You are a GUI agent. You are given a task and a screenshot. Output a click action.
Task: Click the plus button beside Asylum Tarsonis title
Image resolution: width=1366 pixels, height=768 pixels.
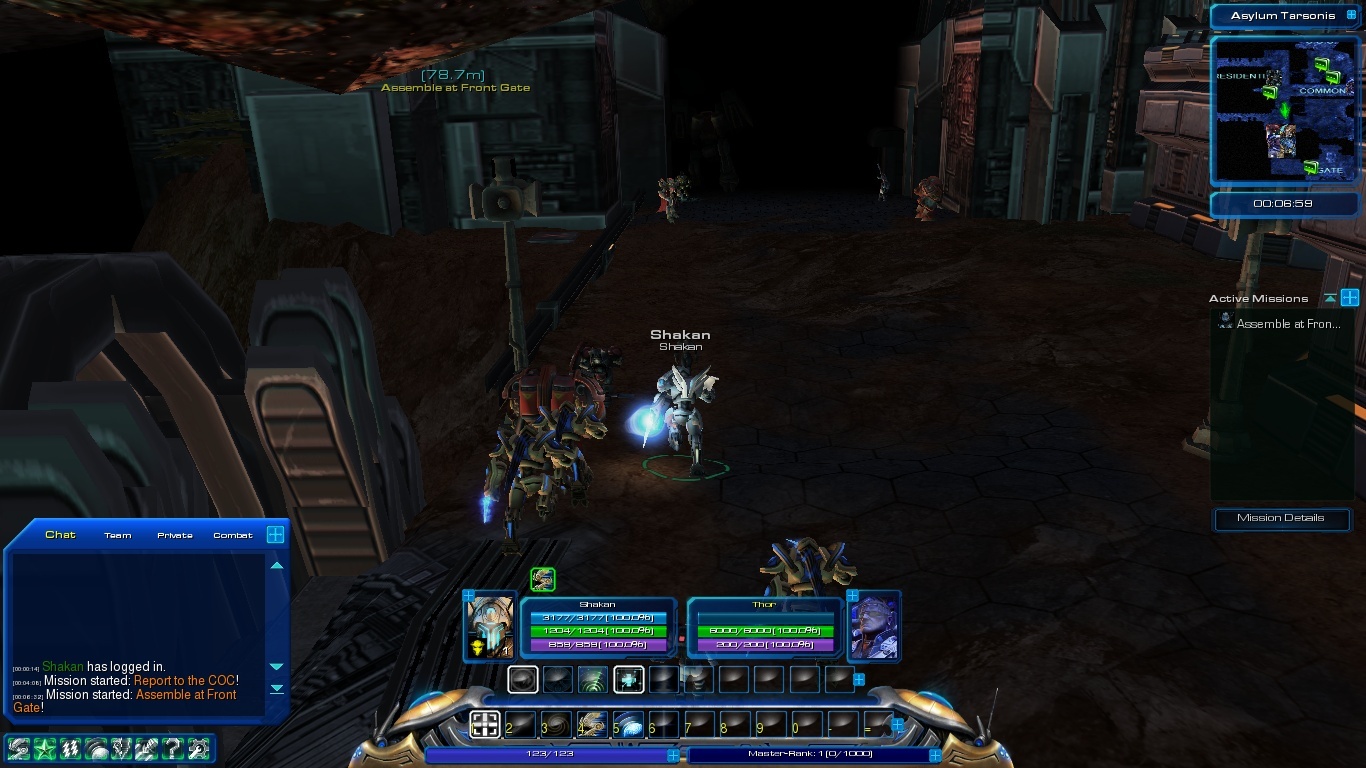tap(1350, 16)
